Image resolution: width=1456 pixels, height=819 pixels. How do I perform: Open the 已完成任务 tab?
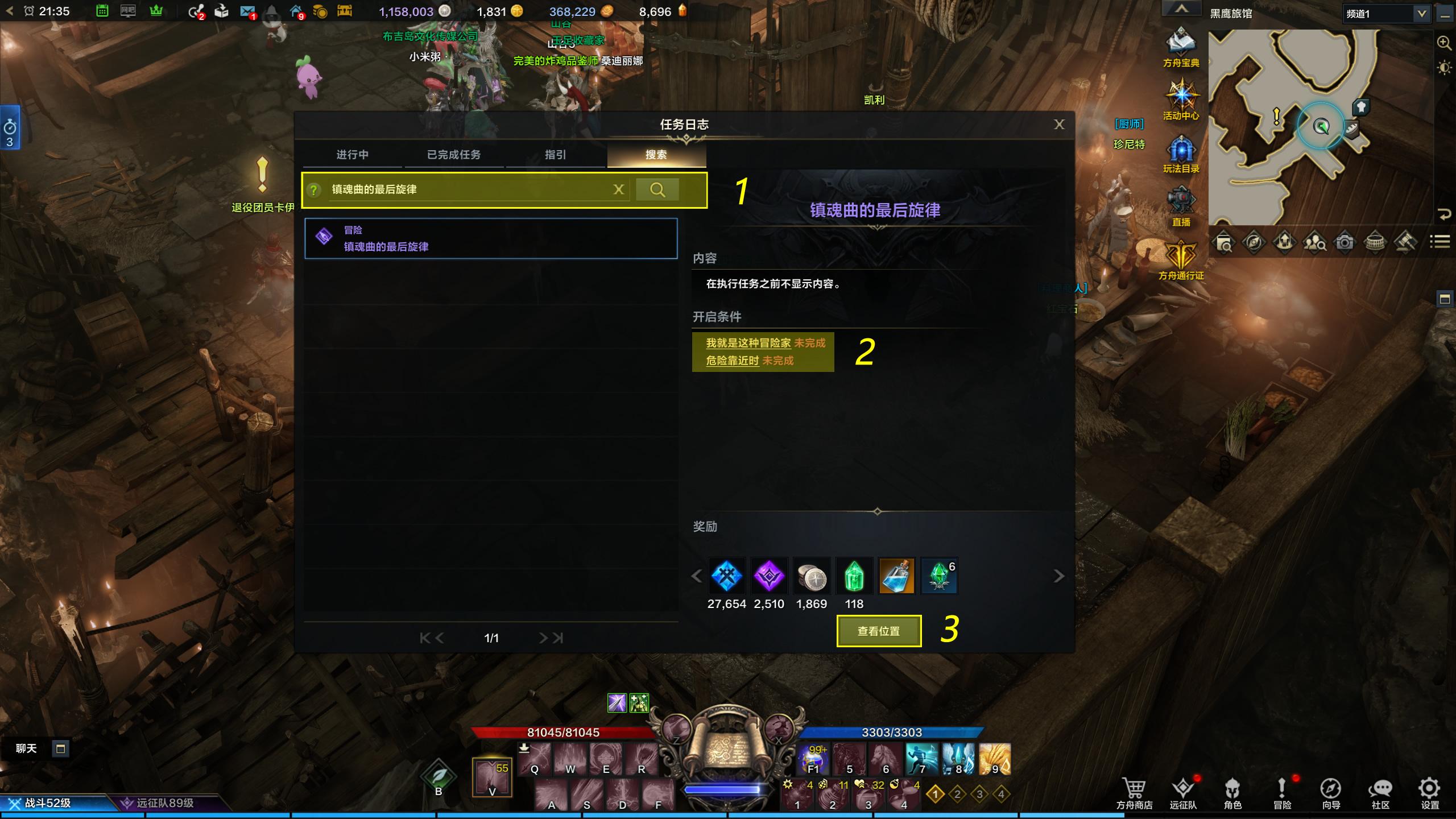coord(453,155)
